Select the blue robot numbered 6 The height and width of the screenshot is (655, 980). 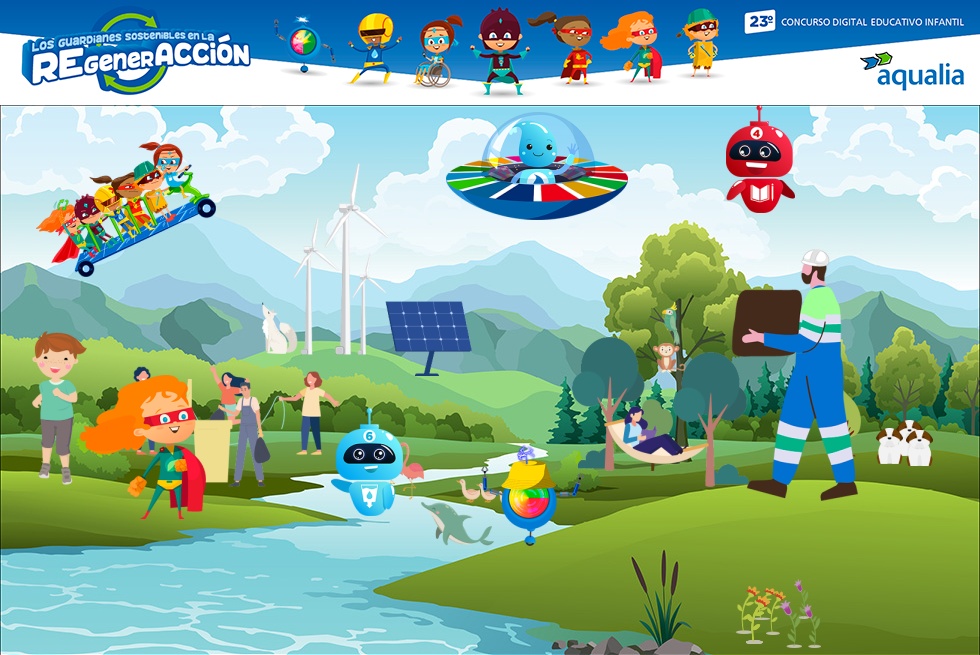pos(368,462)
